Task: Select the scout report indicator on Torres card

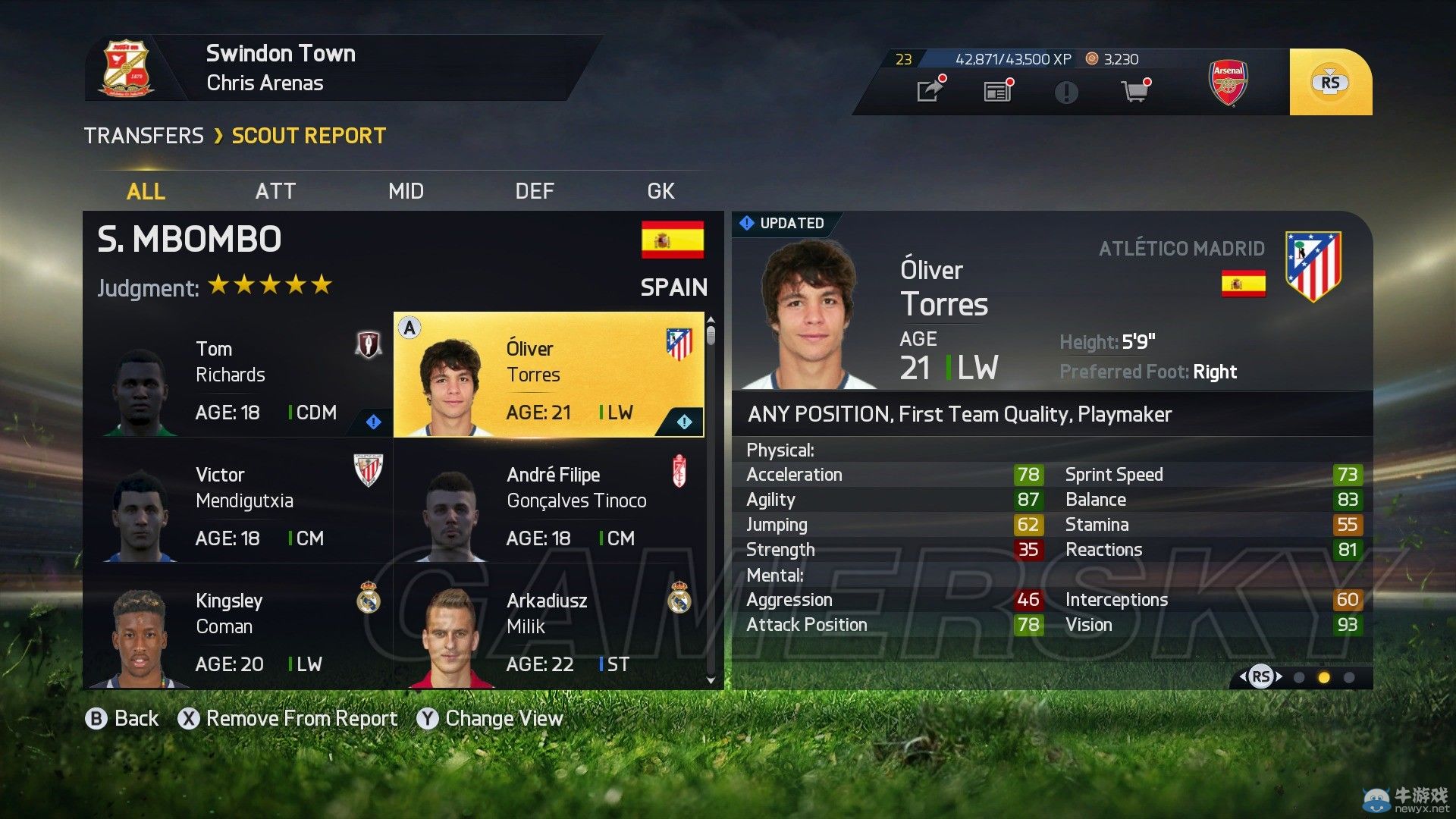Action: (685, 422)
